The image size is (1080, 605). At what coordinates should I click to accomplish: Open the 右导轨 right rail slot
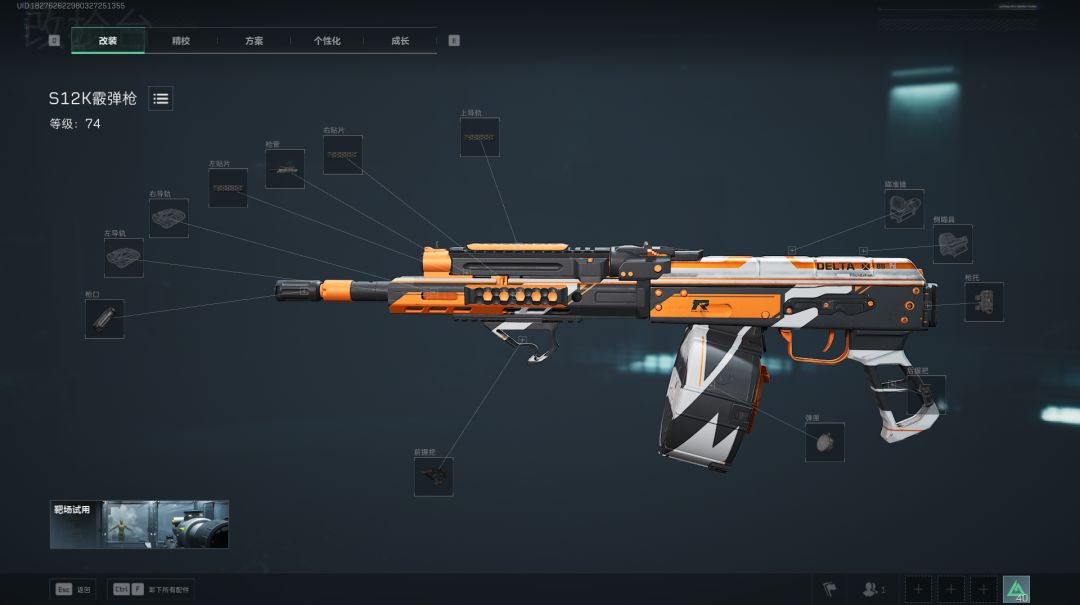point(169,218)
